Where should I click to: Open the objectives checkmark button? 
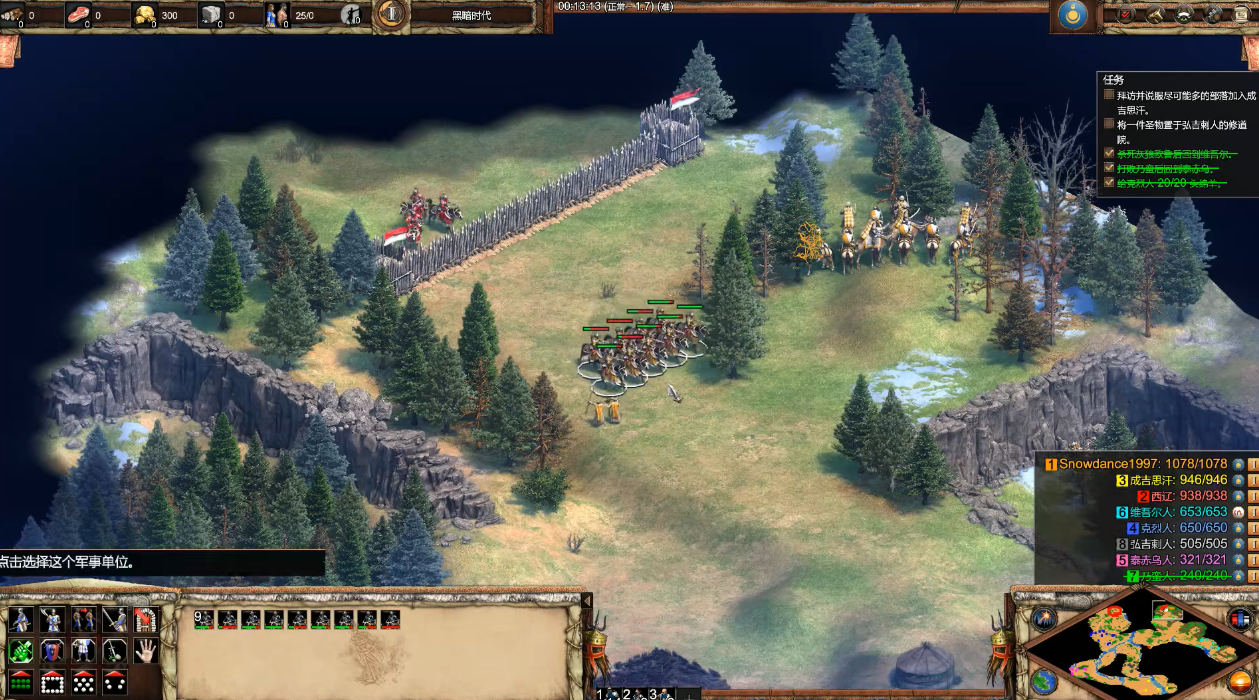(x=1125, y=14)
